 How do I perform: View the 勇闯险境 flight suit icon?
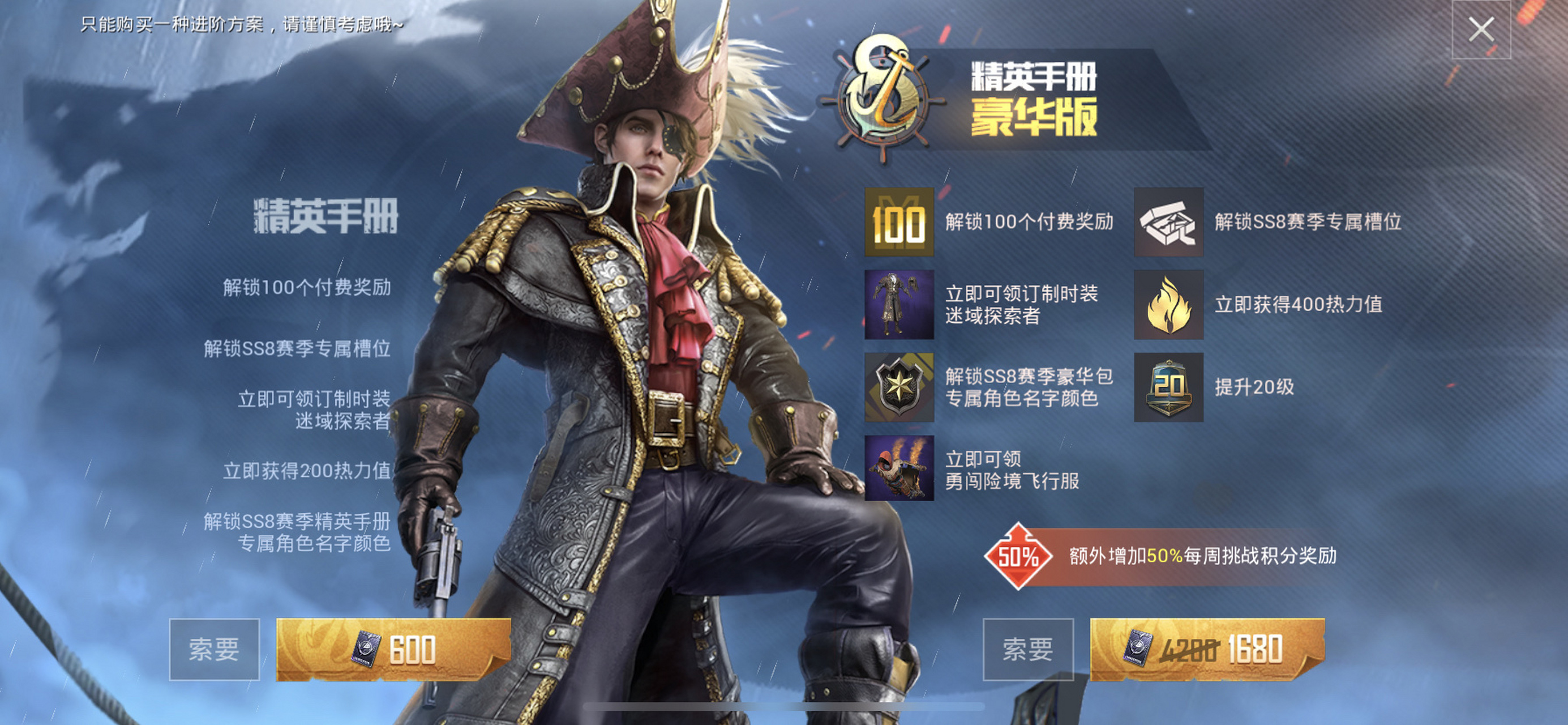pyautogui.click(x=899, y=468)
